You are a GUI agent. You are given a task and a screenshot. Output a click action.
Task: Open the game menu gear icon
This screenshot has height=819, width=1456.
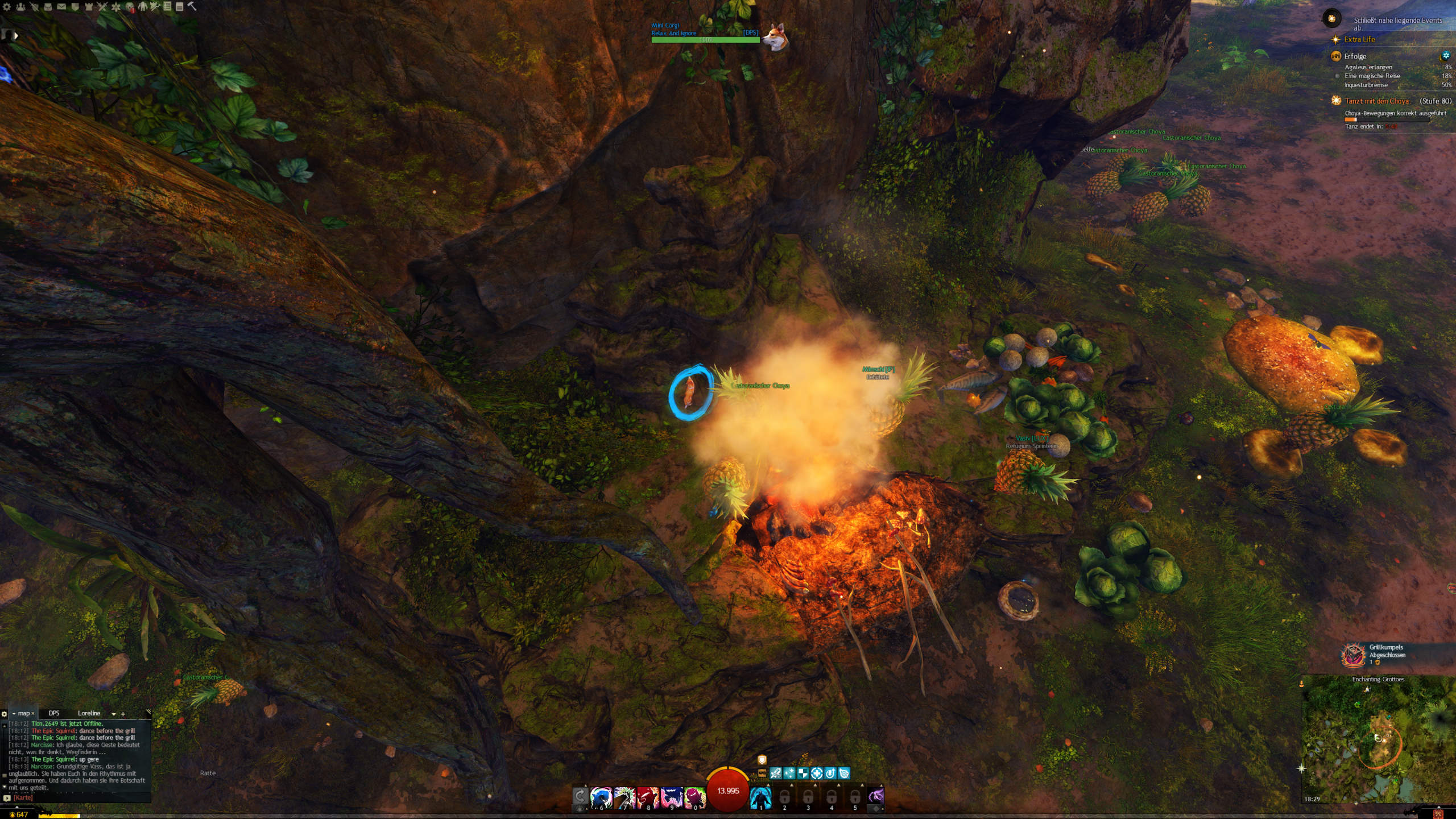click(7, 7)
